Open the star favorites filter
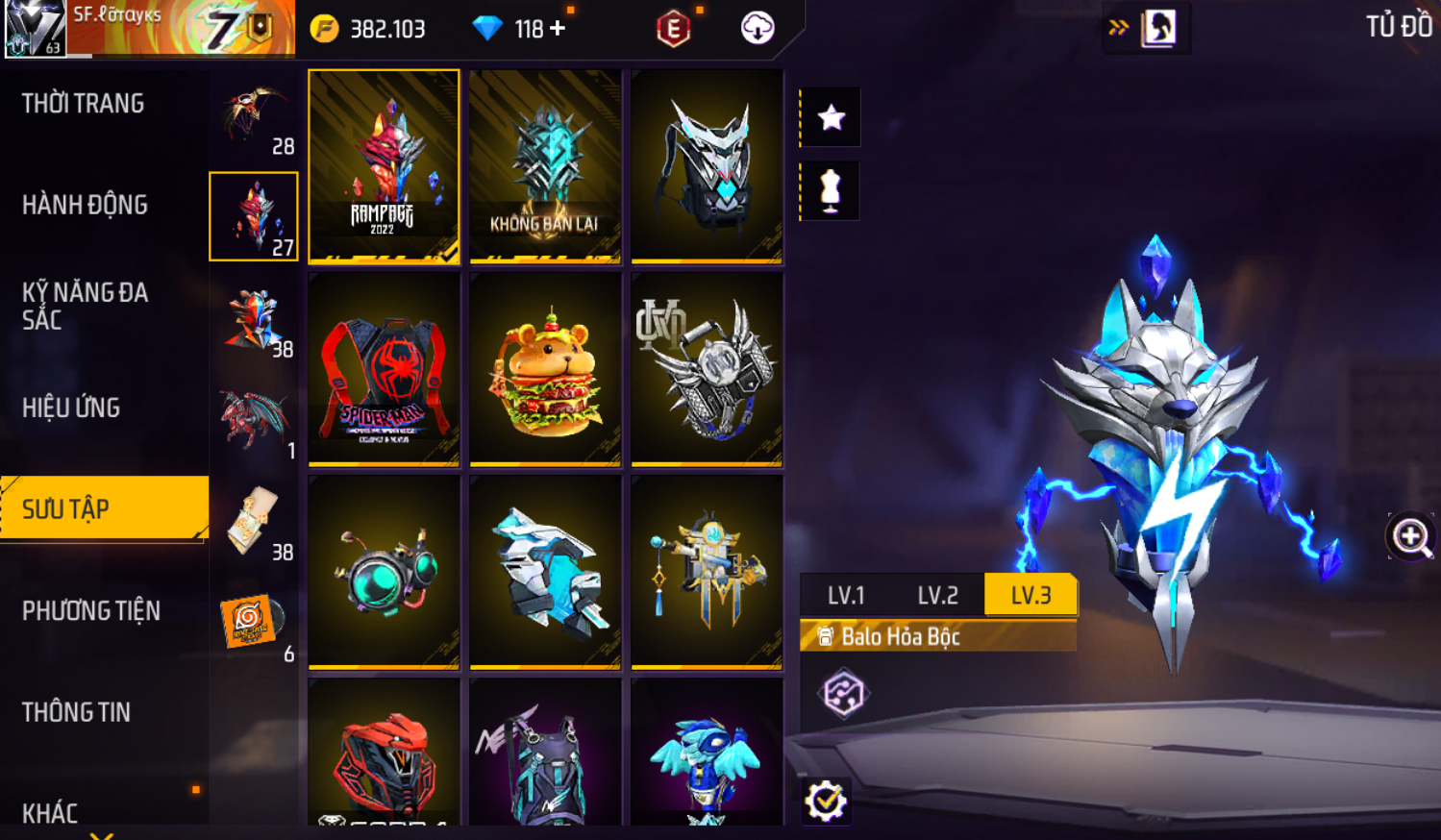1441x840 pixels. (831, 118)
